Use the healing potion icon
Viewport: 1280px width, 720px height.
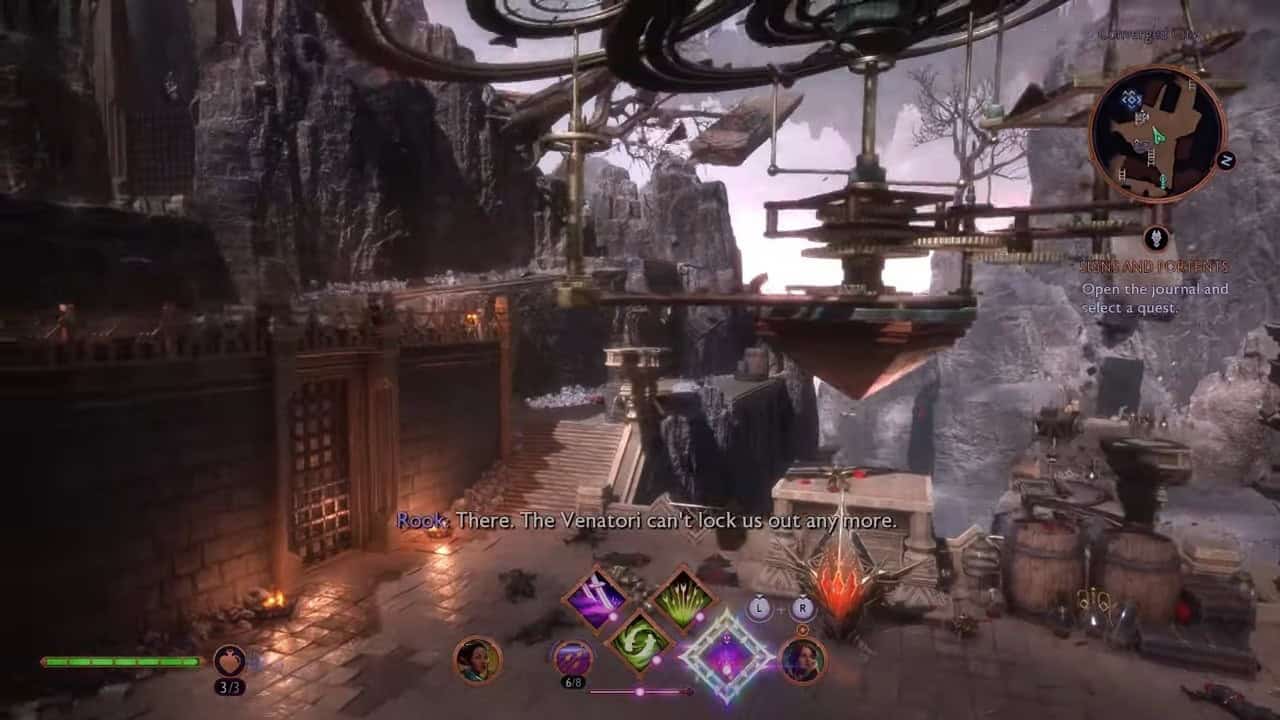[x=229, y=660]
